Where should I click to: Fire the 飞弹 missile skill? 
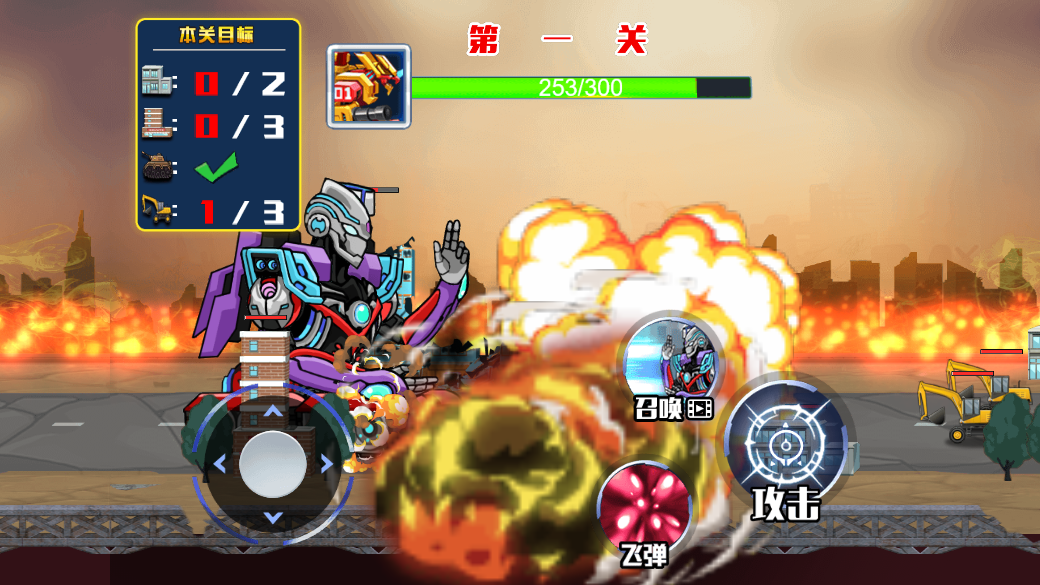pos(644,507)
